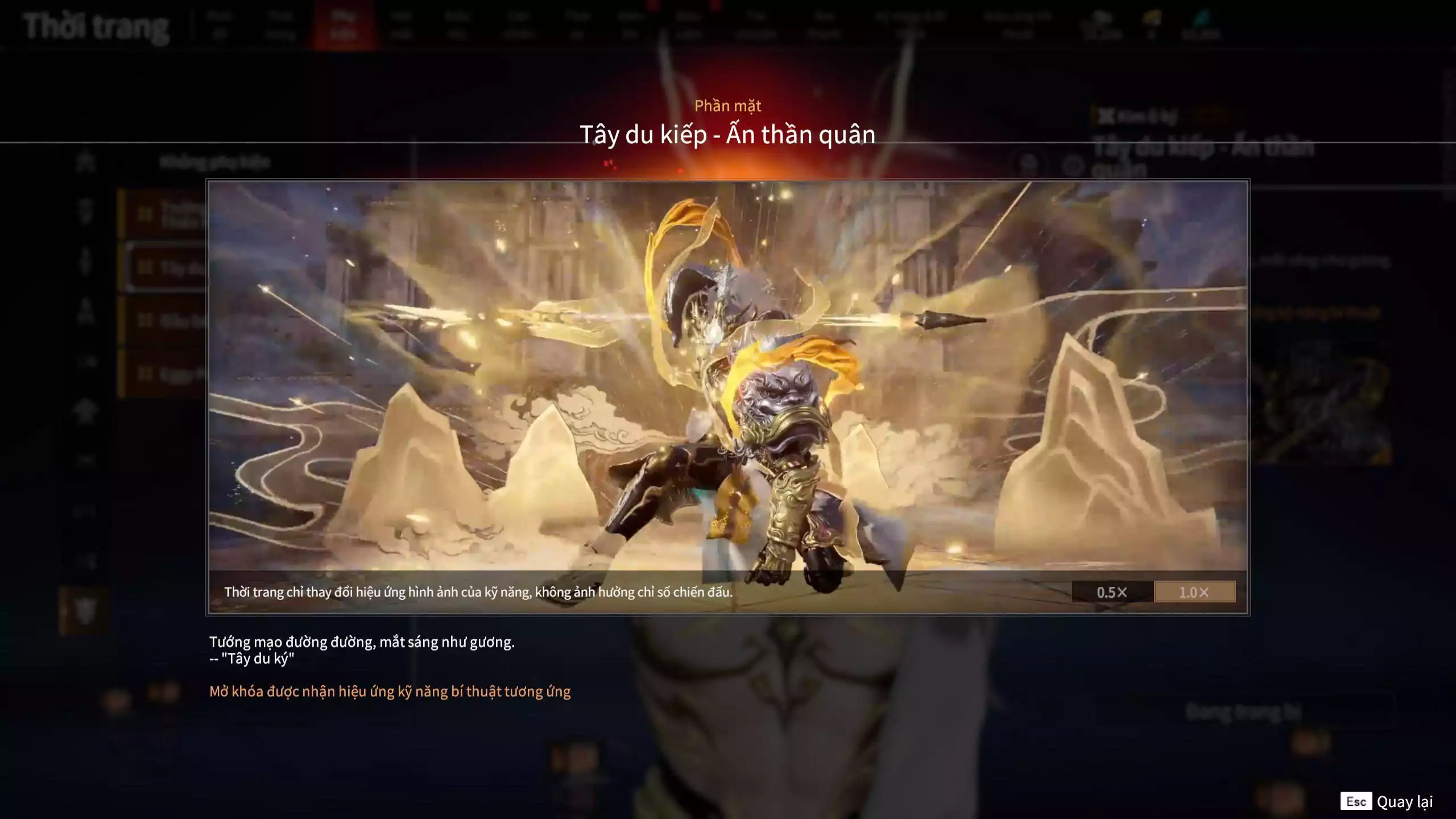Select the highlighted Phụ kiện tab in top menu
Screen dimensions: 1456x819
pyautogui.click(x=347, y=23)
